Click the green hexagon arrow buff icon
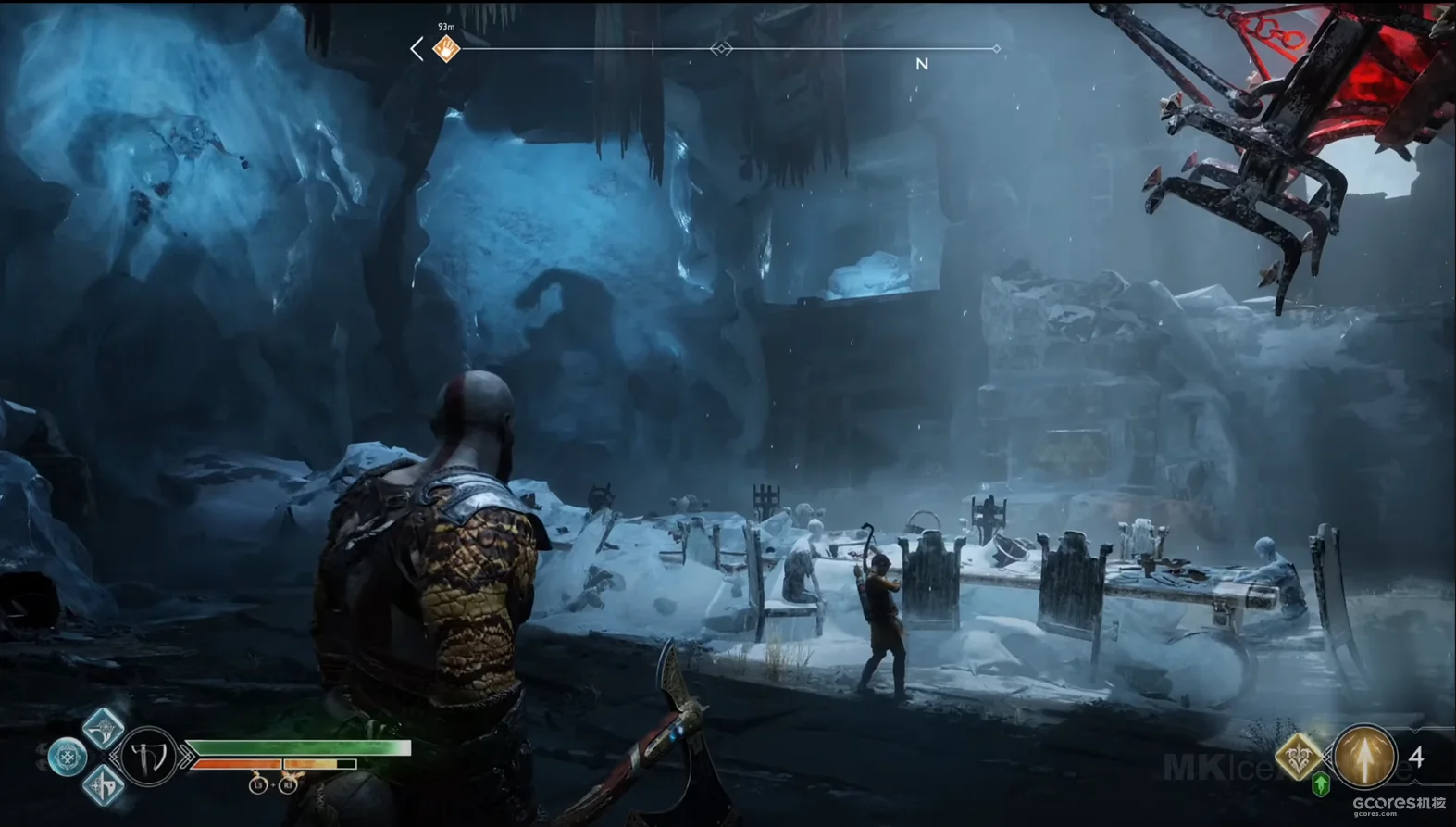 point(1321,784)
